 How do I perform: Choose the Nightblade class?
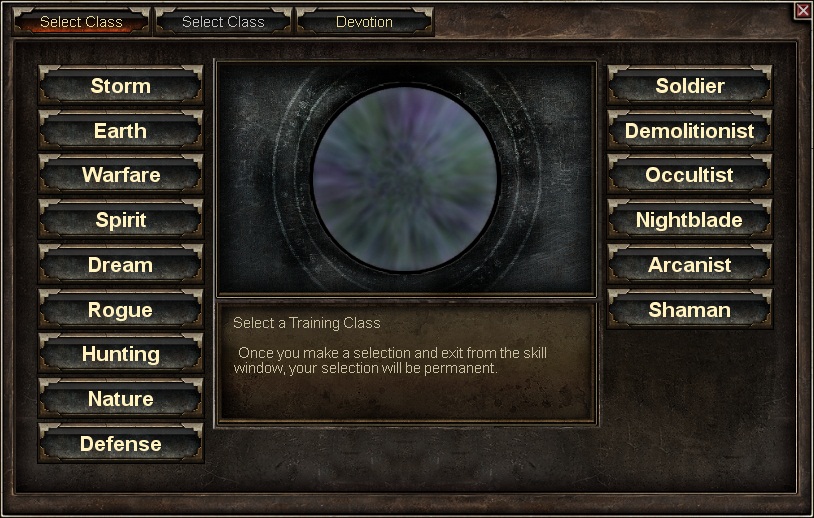click(689, 220)
